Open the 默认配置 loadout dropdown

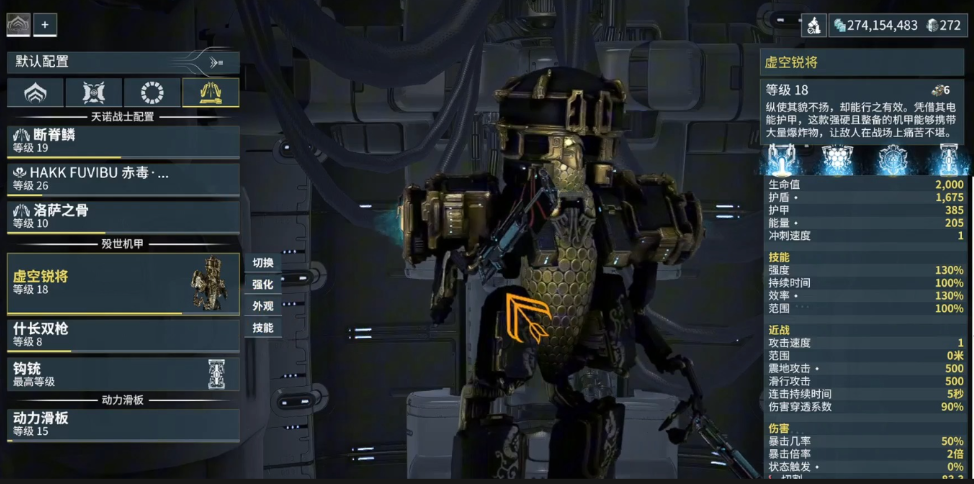click(x=122, y=62)
